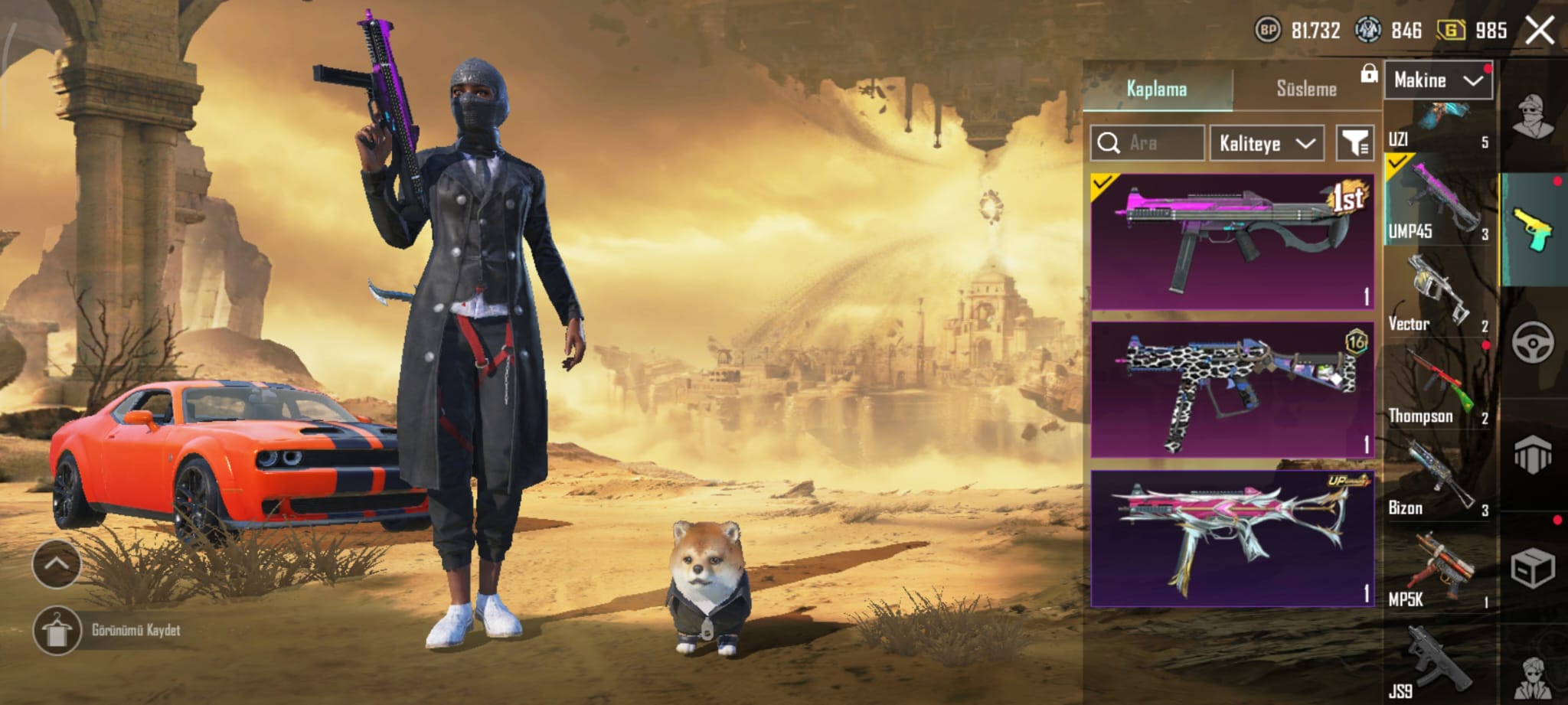Screen dimensions: 1568x705
Task: Click the Ara search field
Action: click(x=1147, y=143)
